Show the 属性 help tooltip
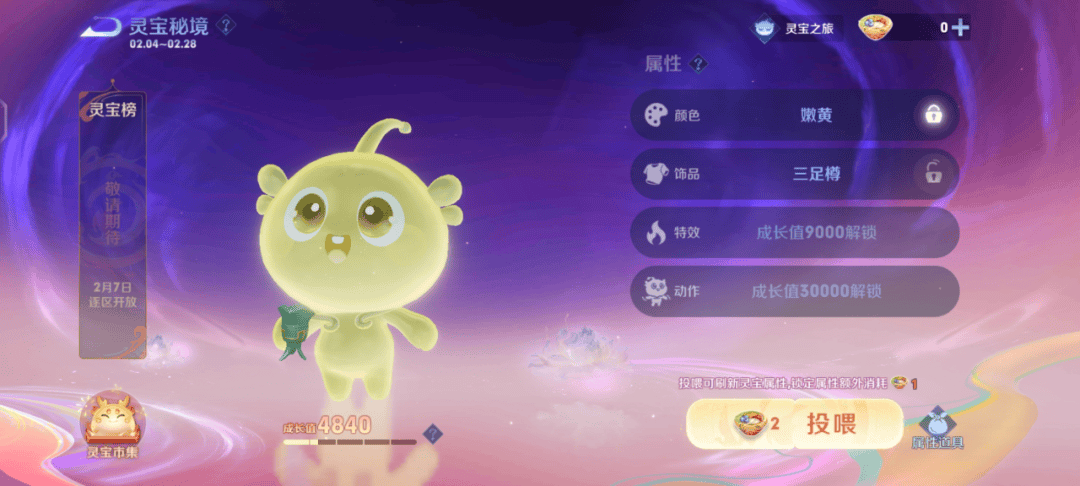 point(699,64)
